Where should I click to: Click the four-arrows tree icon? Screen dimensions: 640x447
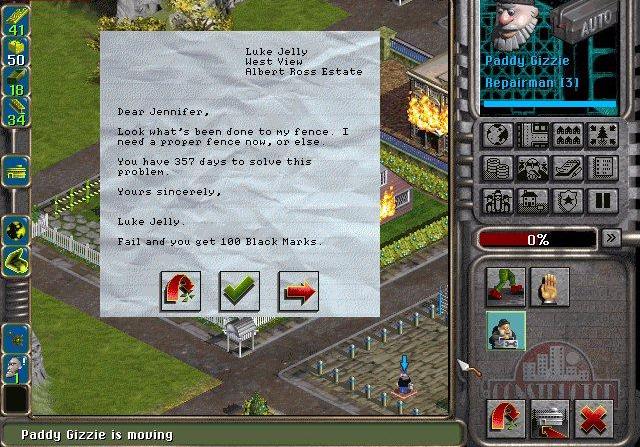600,134
